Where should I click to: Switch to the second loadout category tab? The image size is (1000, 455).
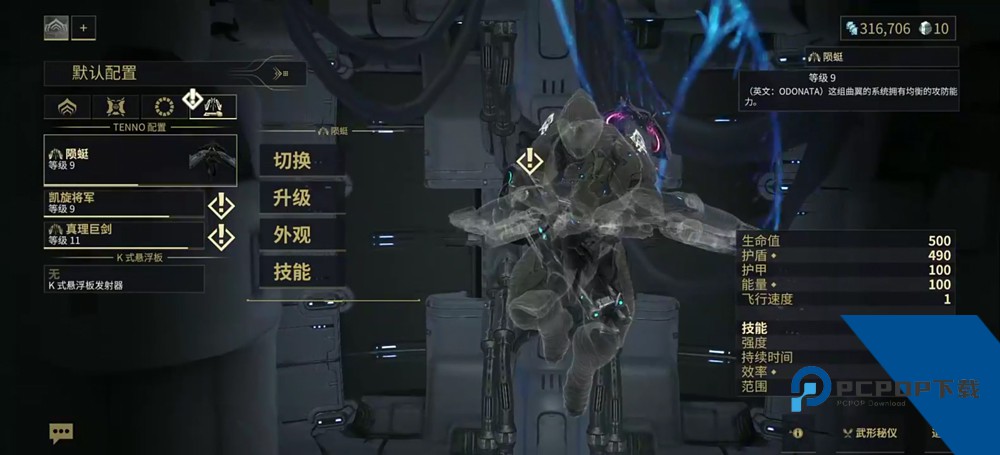click(x=116, y=108)
